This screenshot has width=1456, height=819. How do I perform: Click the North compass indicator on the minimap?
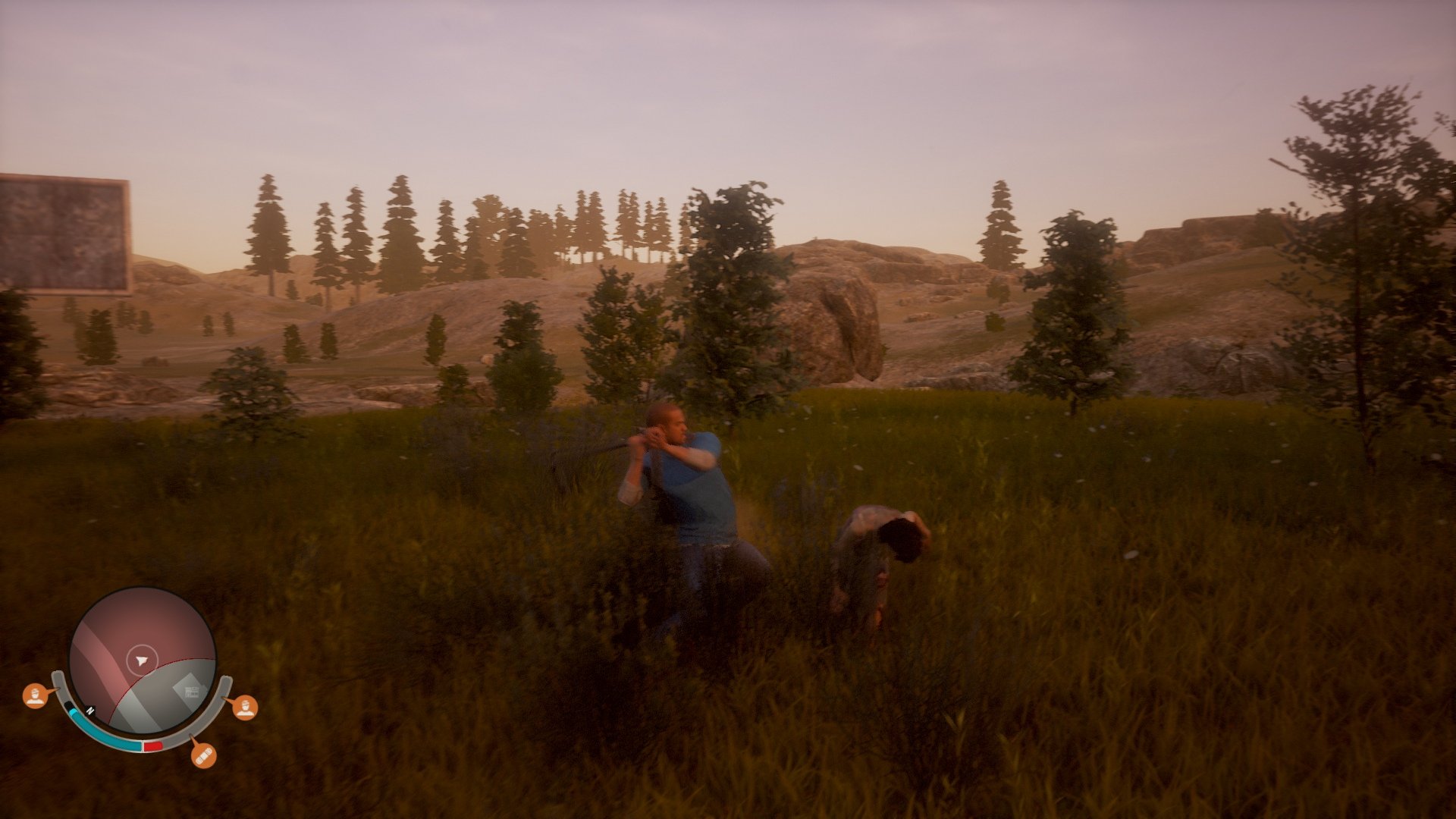point(89,711)
